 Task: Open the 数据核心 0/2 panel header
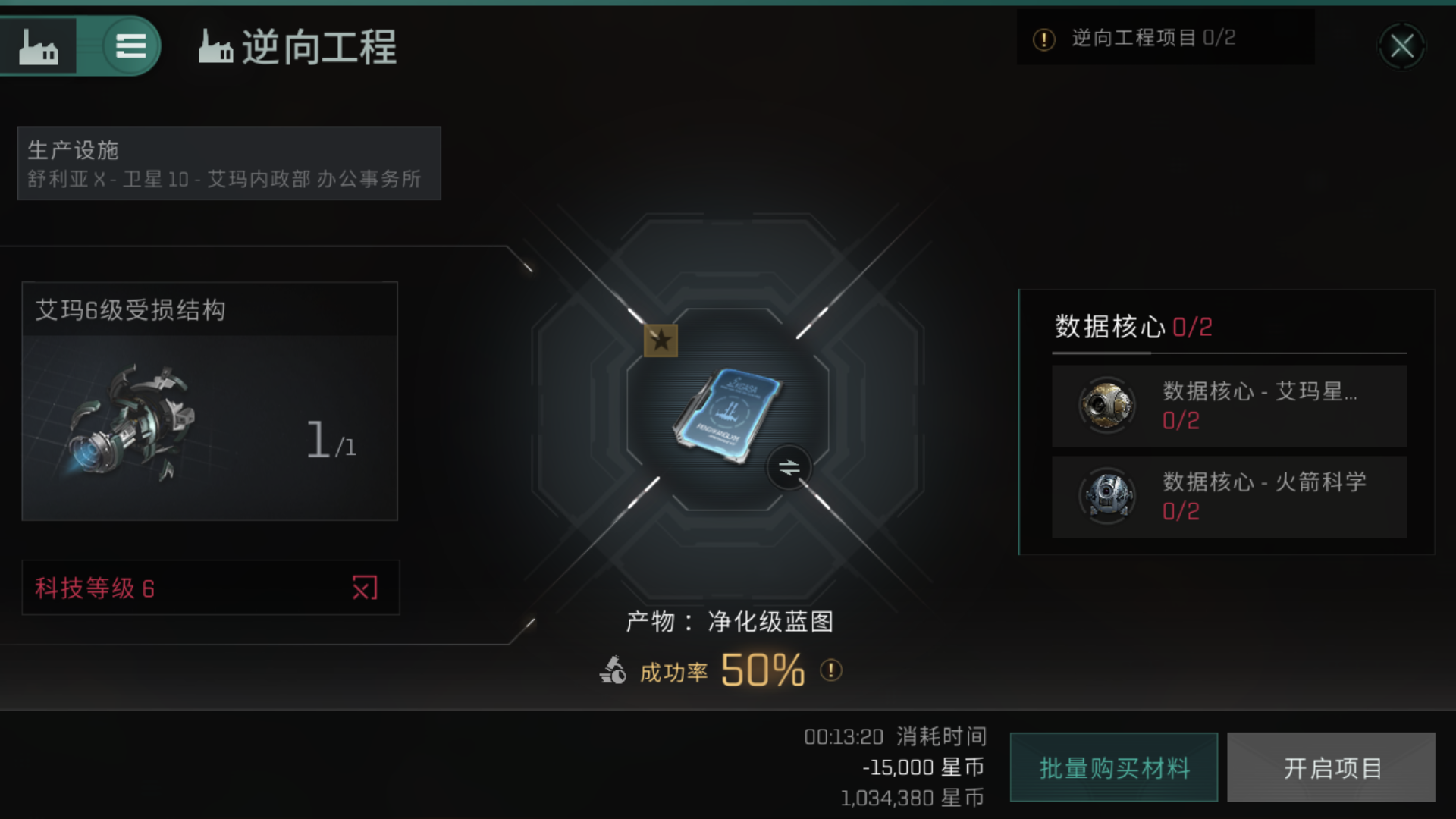(1134, 328)
